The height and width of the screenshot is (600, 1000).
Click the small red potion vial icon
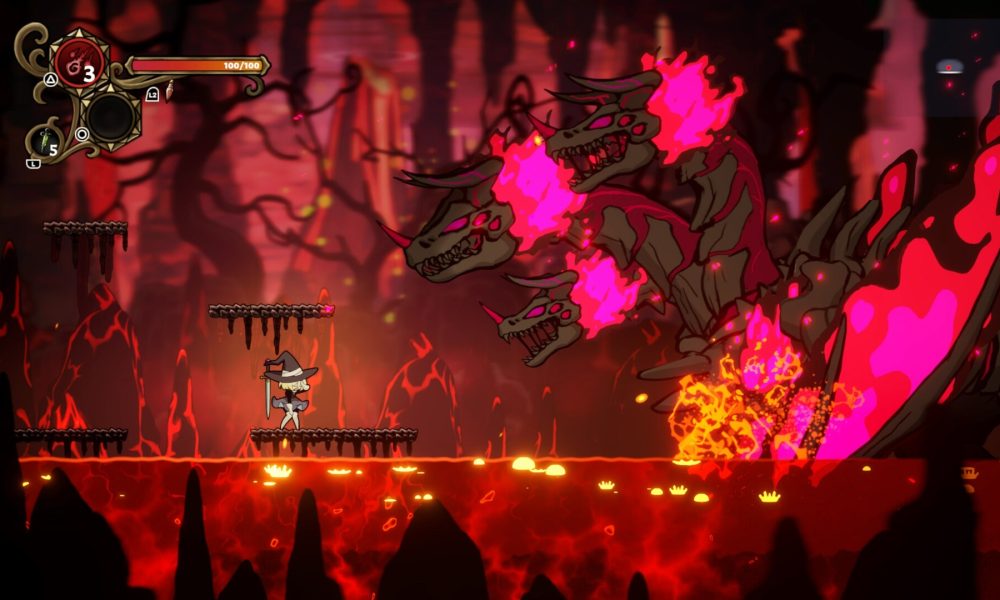(x=170, y=91)
